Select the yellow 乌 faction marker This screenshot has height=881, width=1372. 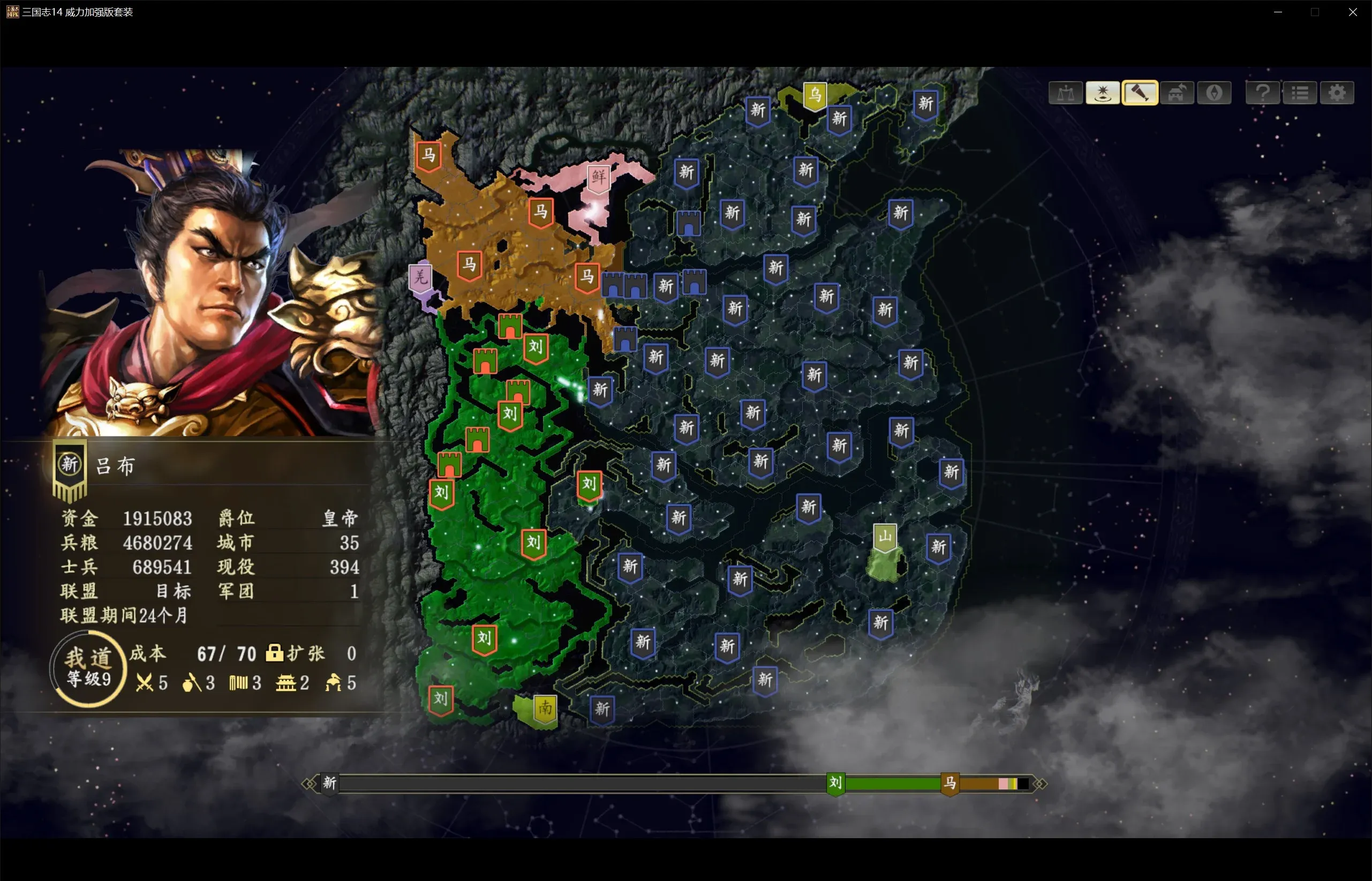815,95
